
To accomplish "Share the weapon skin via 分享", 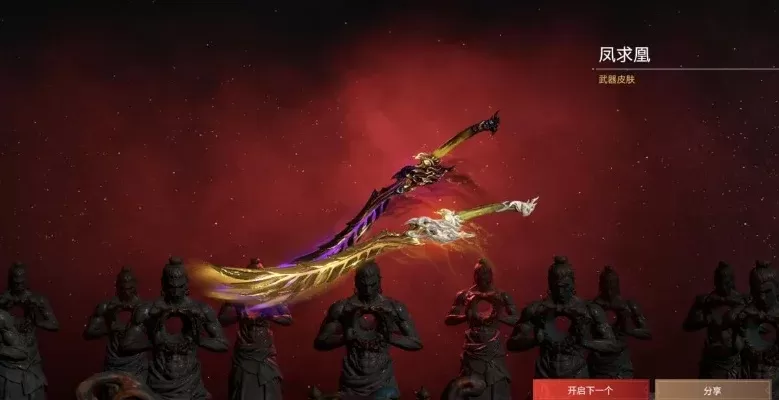I will click(712, 389).
